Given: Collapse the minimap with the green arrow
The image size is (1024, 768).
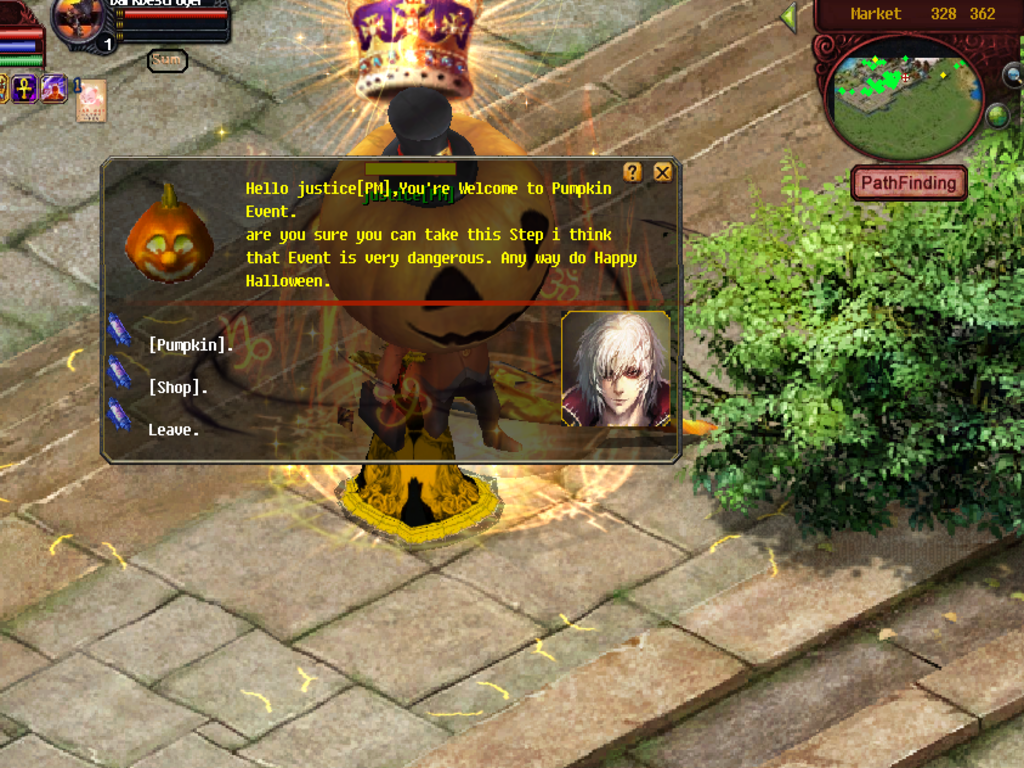Looking at the screenshot, I should [x=789, y=17].
